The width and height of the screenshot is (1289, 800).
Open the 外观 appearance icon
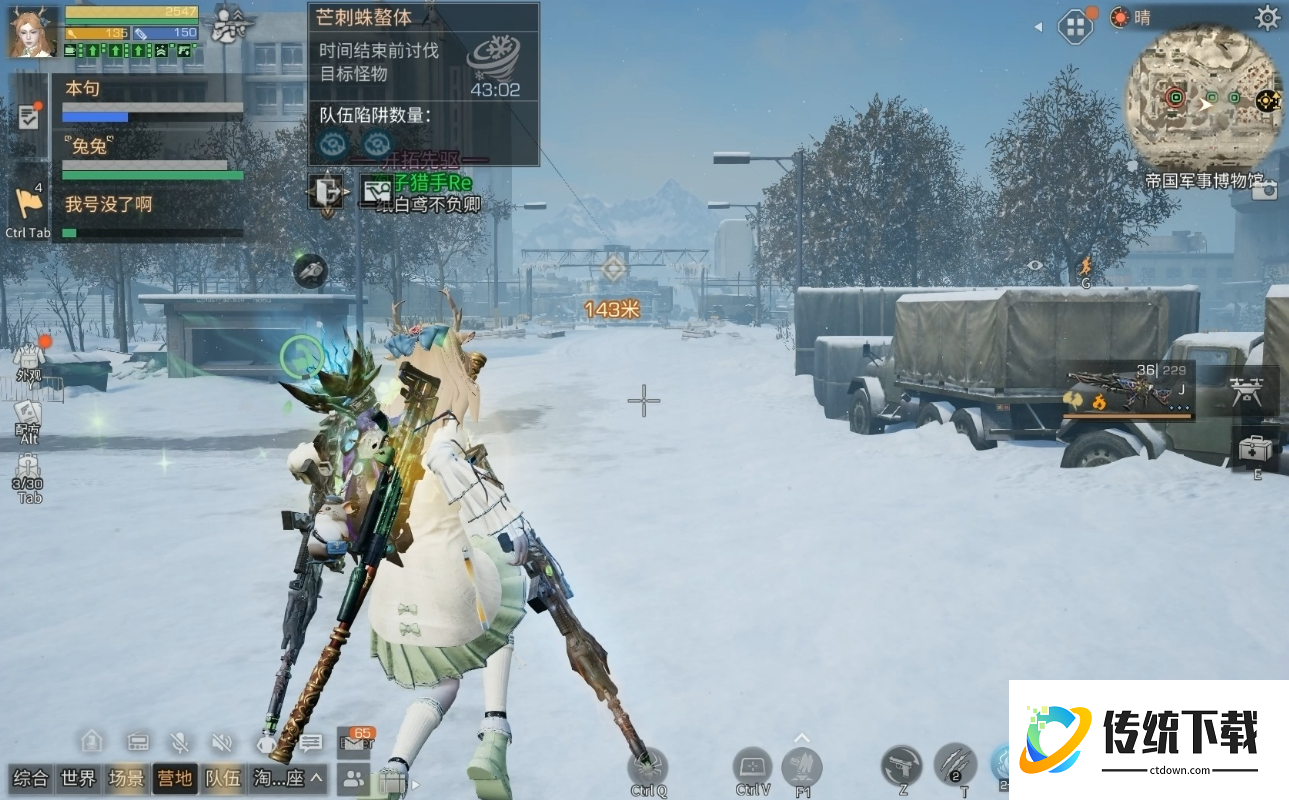coord(28,360)
